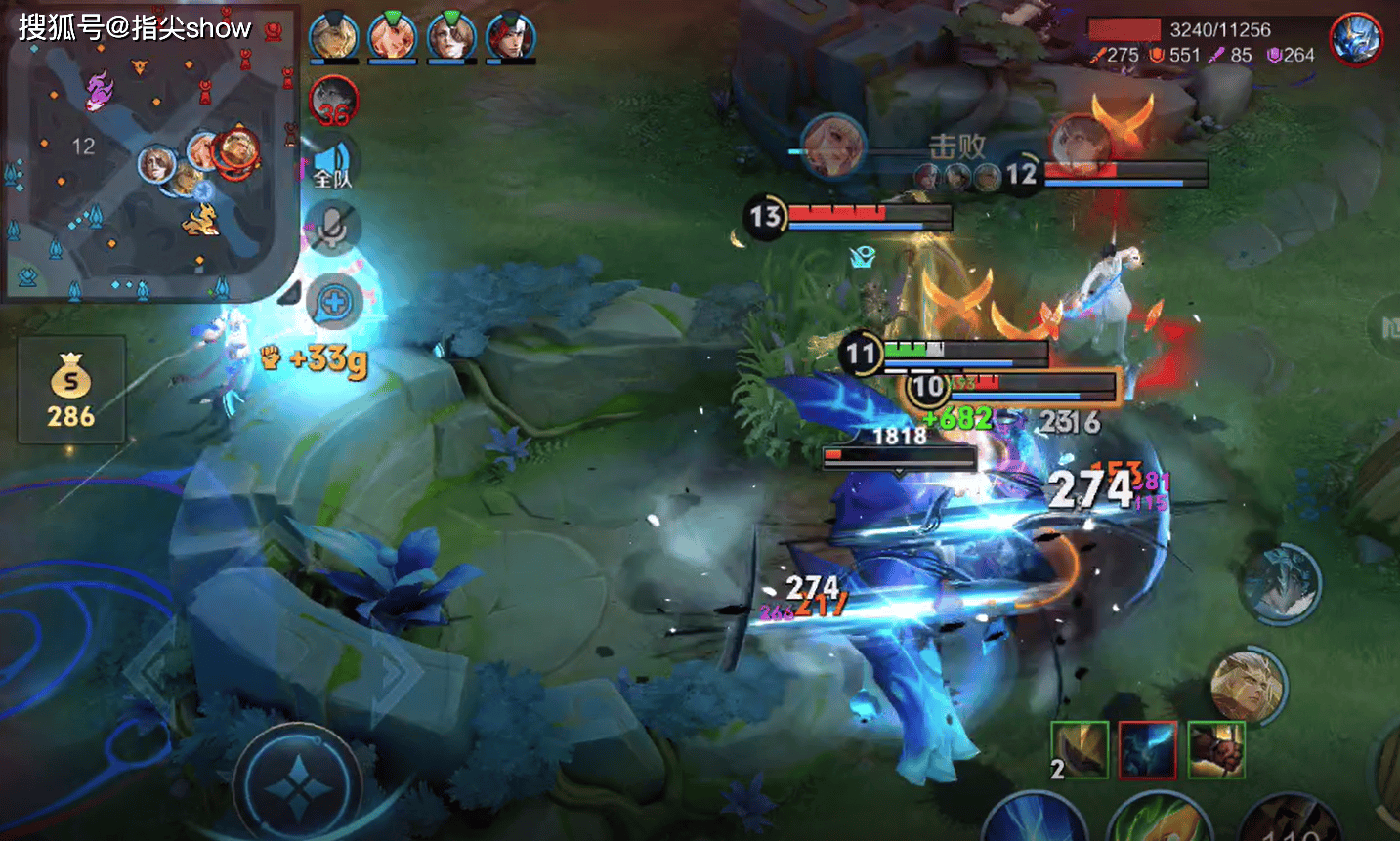
Task: Open the minimap overview
Action: click(149, 151)
